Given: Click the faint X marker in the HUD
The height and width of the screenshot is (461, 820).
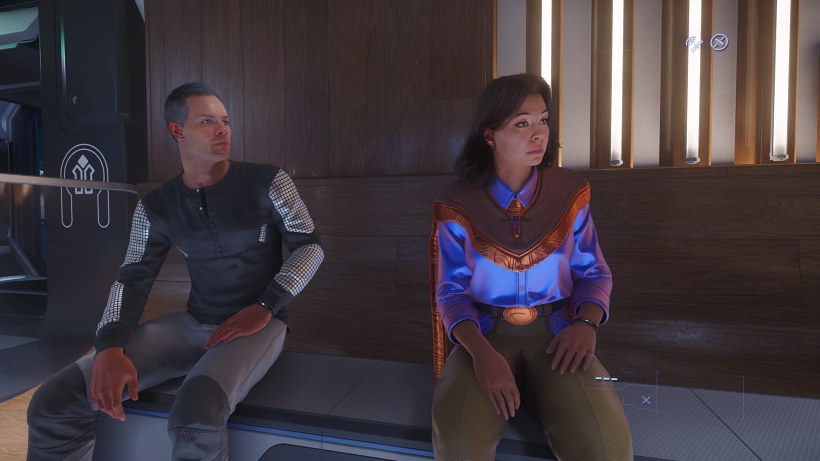Looking at the screenshot, I should (646, 400).
